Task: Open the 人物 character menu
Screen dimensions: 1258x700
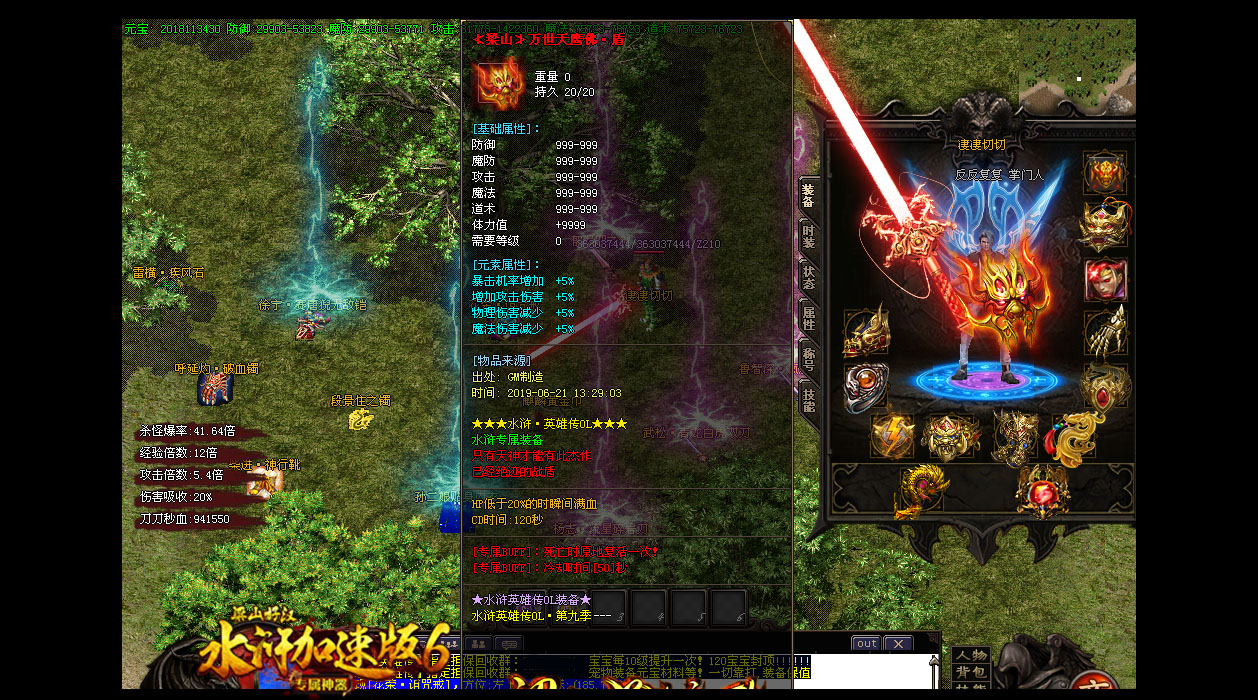Action: [x=970, y=656]
